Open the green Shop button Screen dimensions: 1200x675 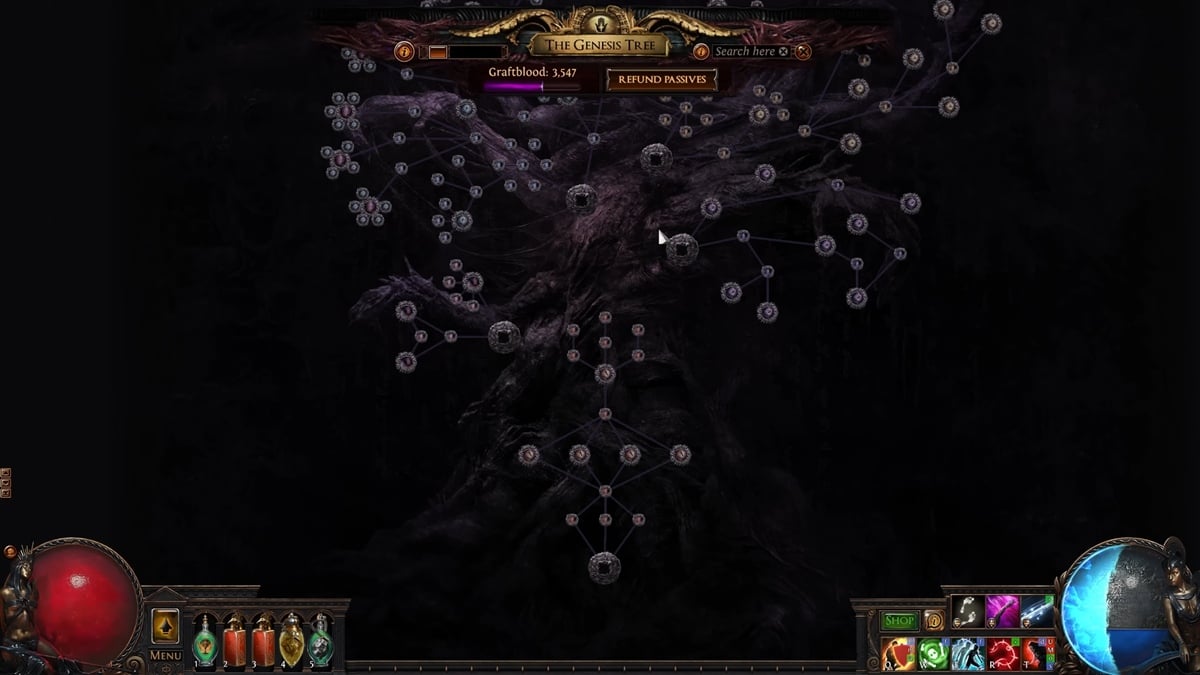coord(899,621)
